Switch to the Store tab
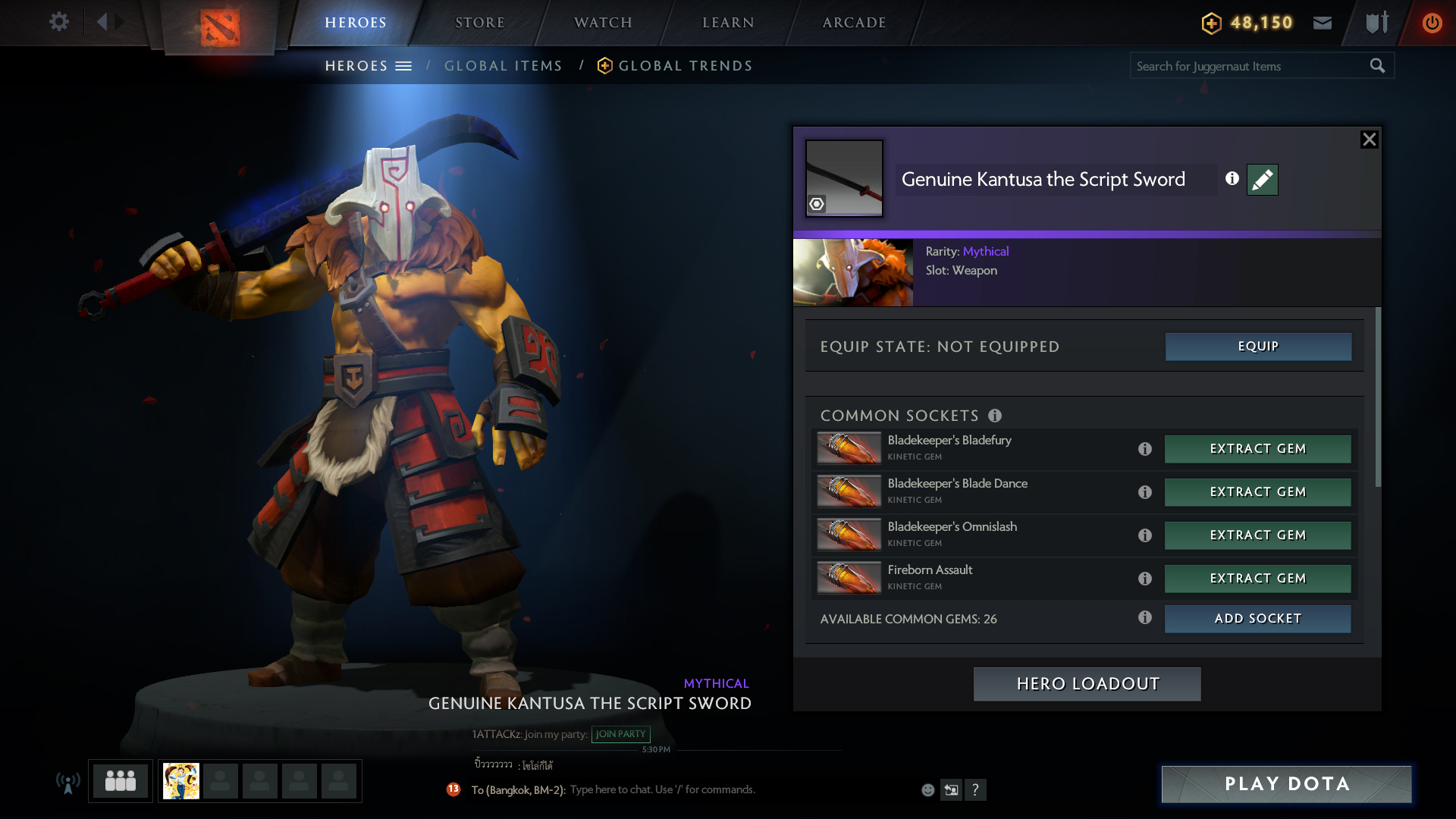 click(x=479, y=23)
